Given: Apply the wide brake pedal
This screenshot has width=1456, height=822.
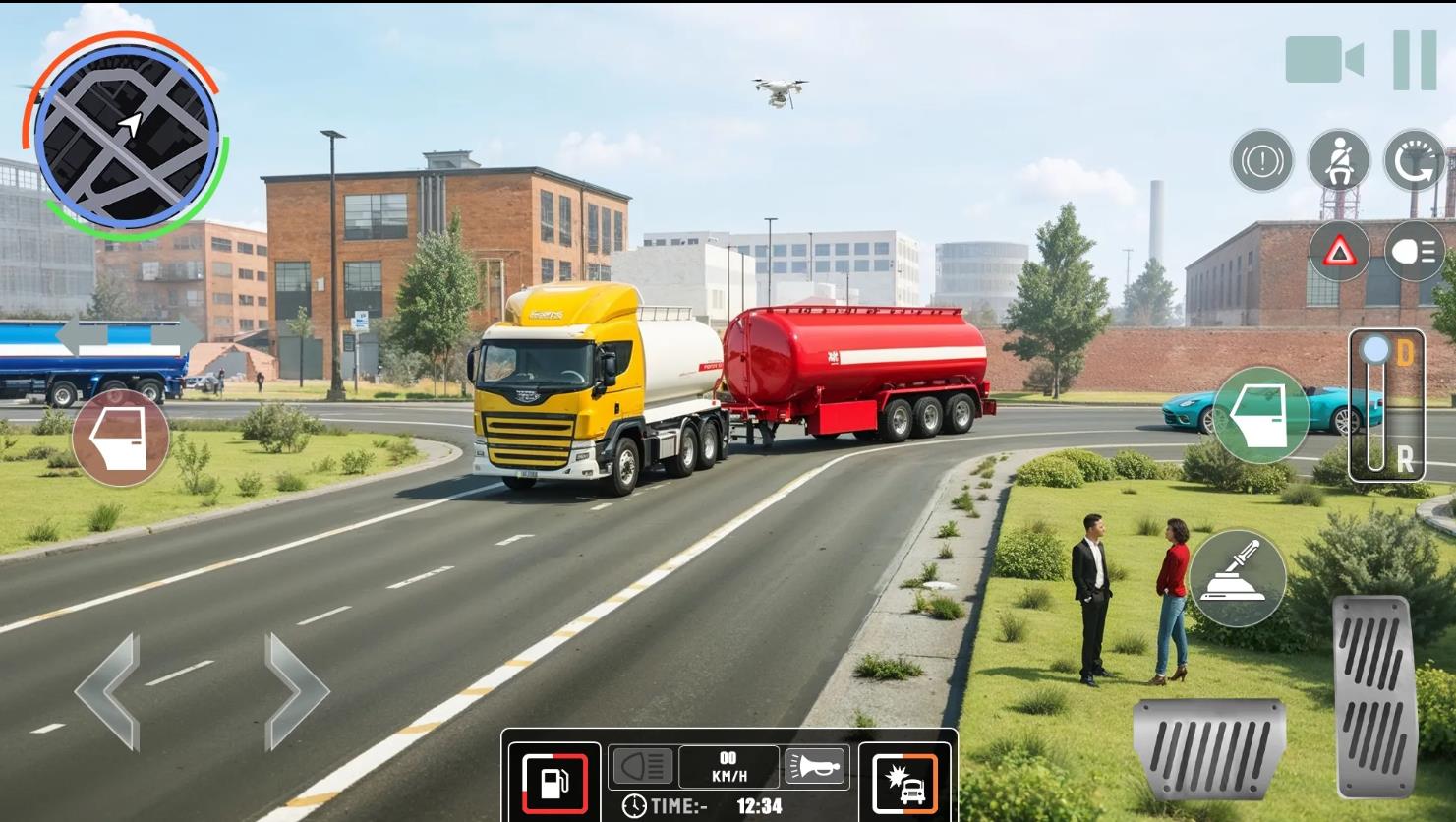Looking at the screenshot, I should [x=1208, y=749].
